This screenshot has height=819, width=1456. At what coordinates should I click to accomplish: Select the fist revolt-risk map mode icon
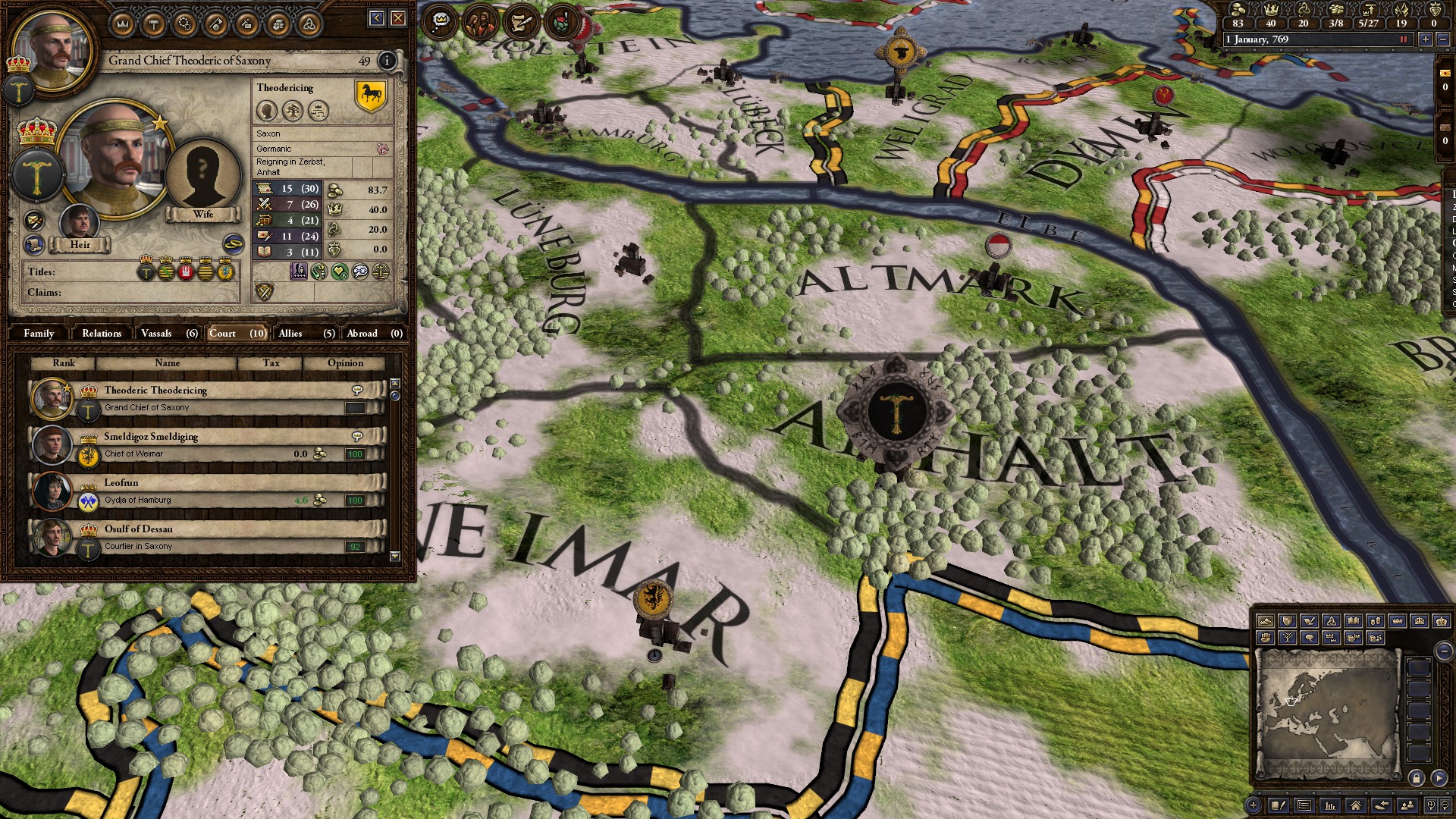[x=1265, y=638]
